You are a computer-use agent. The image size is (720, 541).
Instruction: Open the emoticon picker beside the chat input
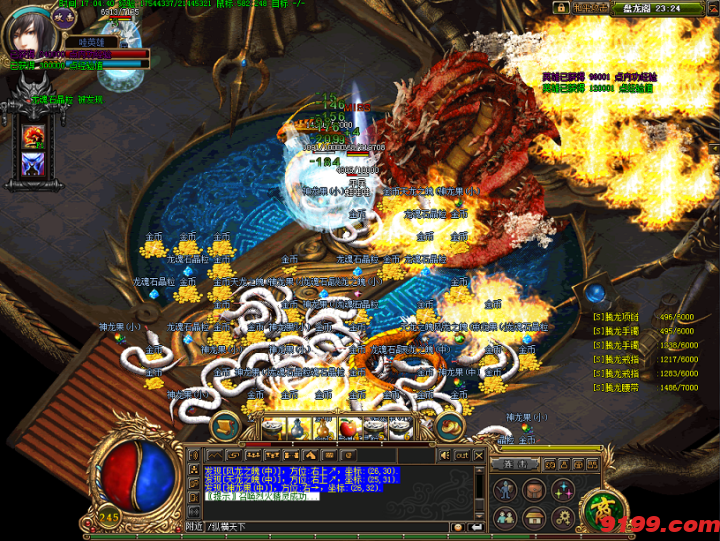pos(457,526)
